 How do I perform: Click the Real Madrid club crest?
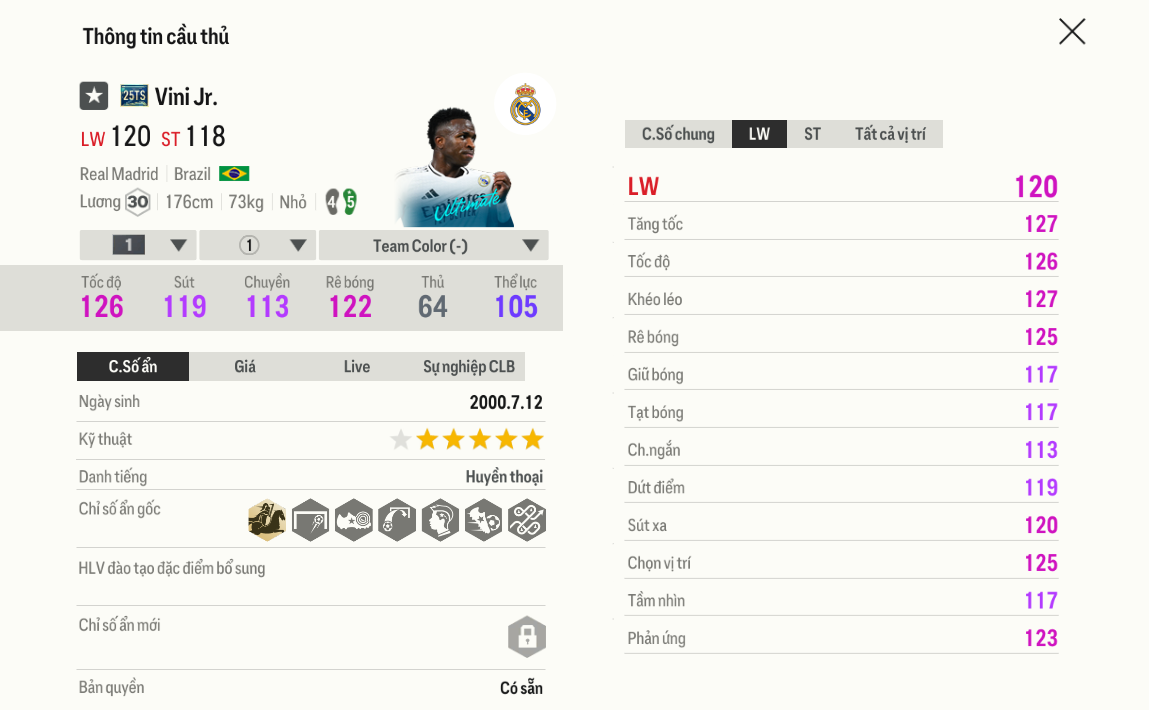[525, 104]
